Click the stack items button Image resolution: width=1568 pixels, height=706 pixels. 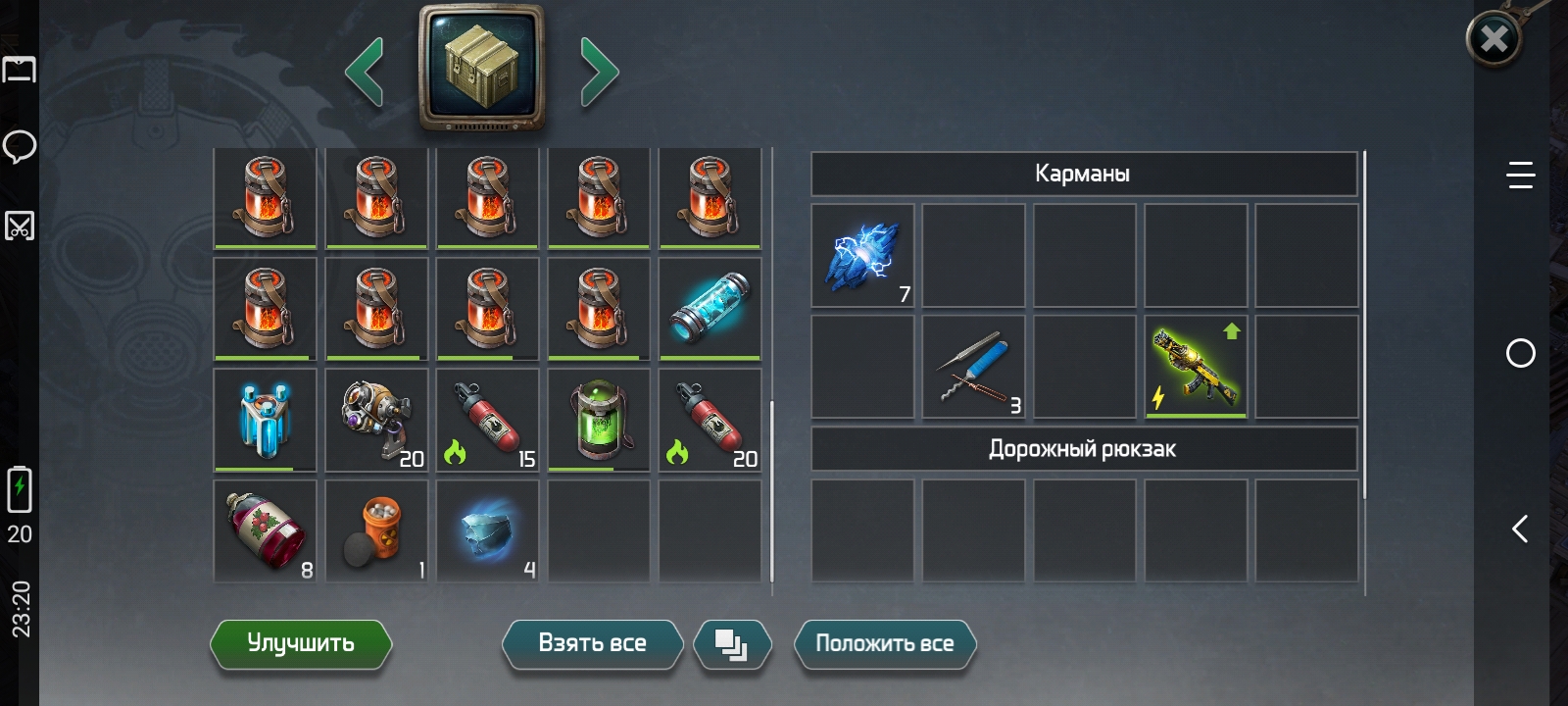coord(731,644)
